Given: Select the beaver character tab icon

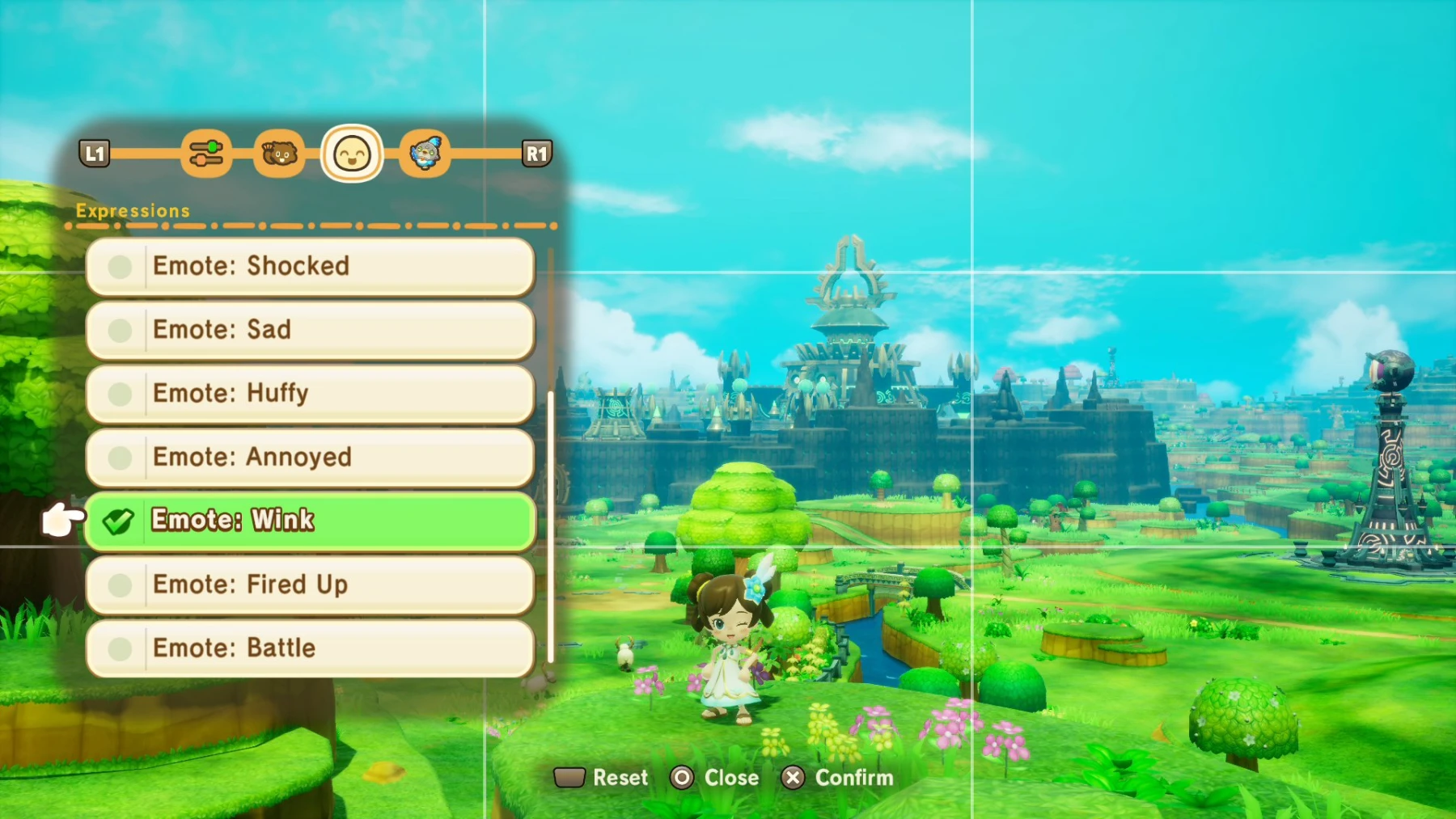Looking at the screenshot, I should 278,154.
